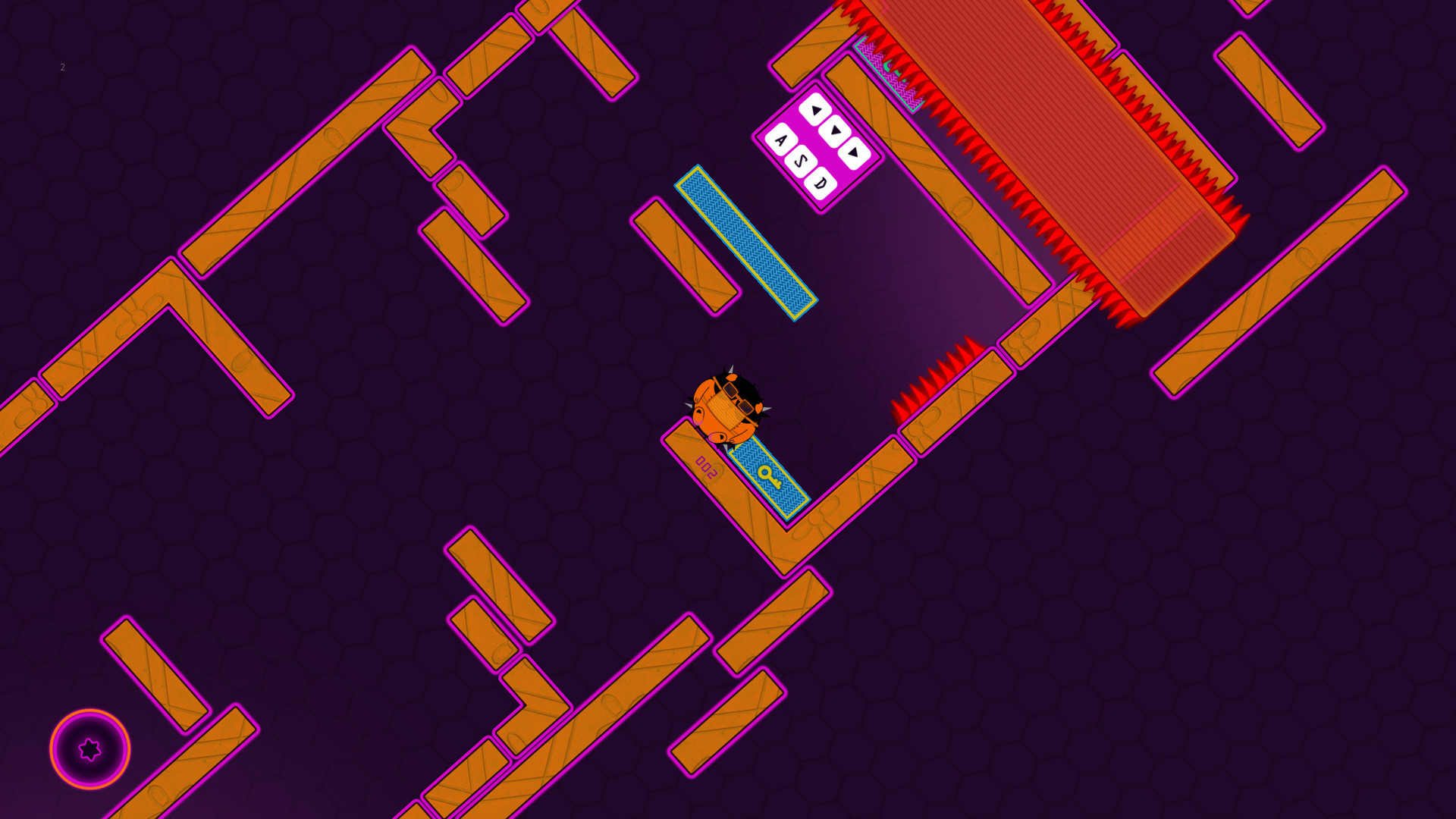Click the swirling portal in bottom-left corner

click(x=89, y=749)
